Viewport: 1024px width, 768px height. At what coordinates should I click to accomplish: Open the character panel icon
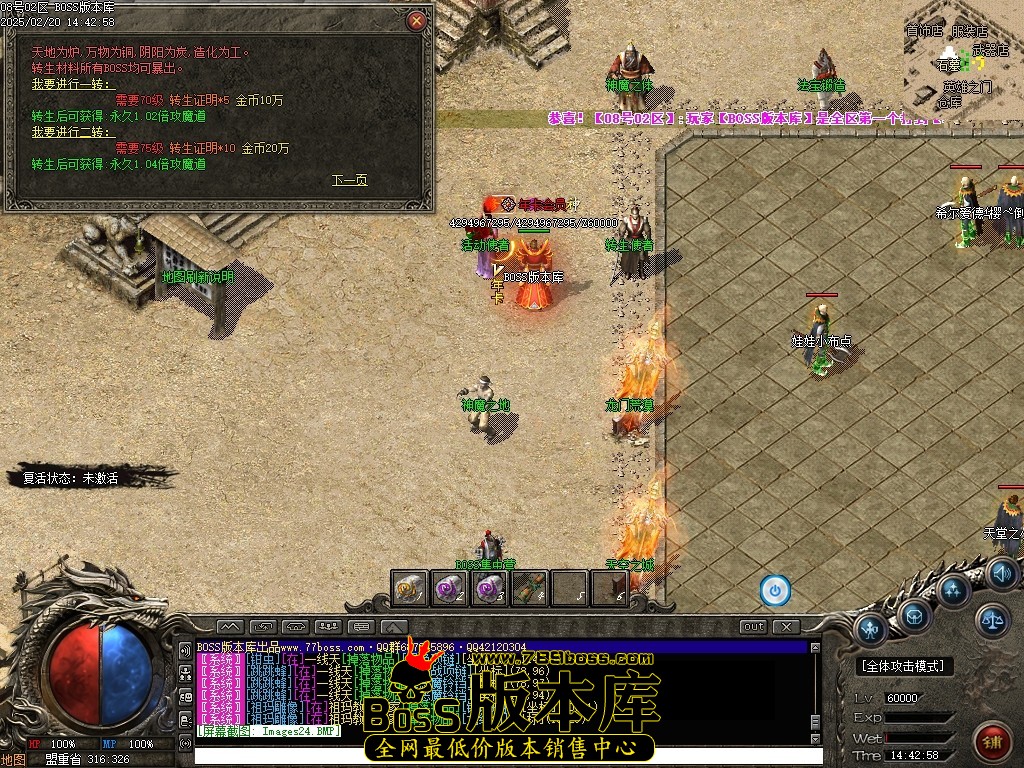pyautogui.click(x=869, y=629)
